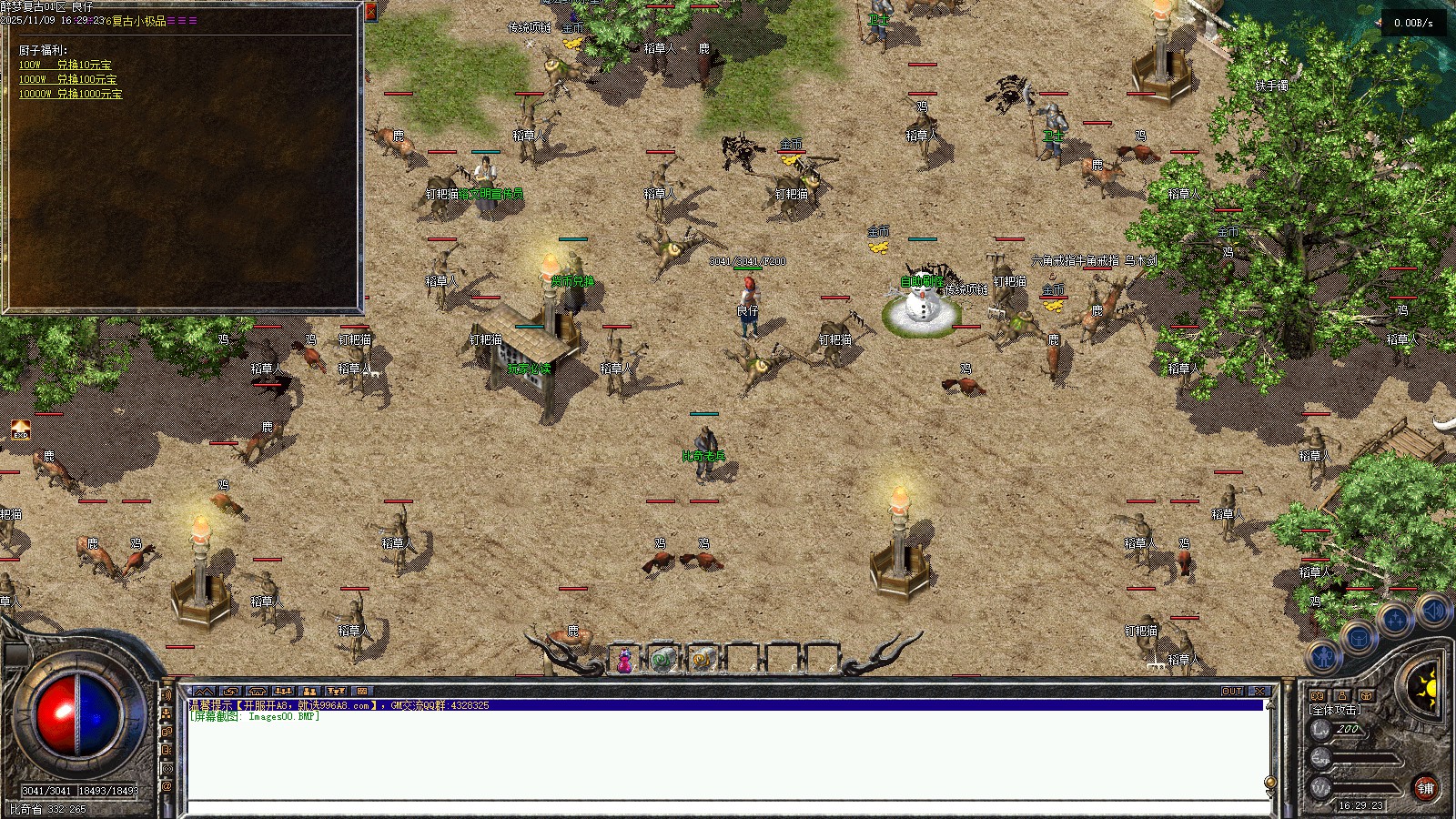1456x819 pixels.
Task: Open the orange icon at the left screen edge
Action: (x=20, y=430)
